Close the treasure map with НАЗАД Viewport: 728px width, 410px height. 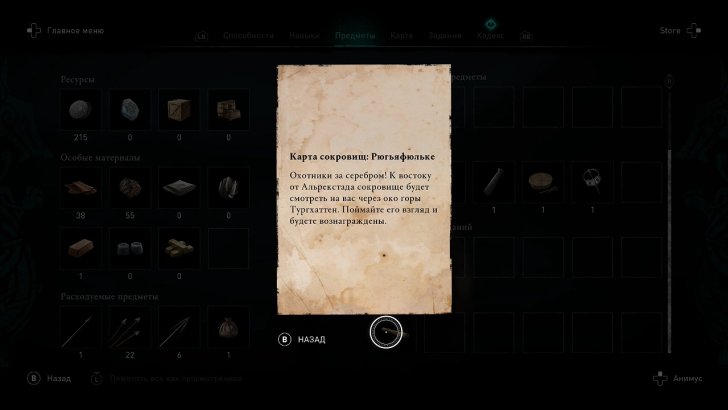point(303,339)
